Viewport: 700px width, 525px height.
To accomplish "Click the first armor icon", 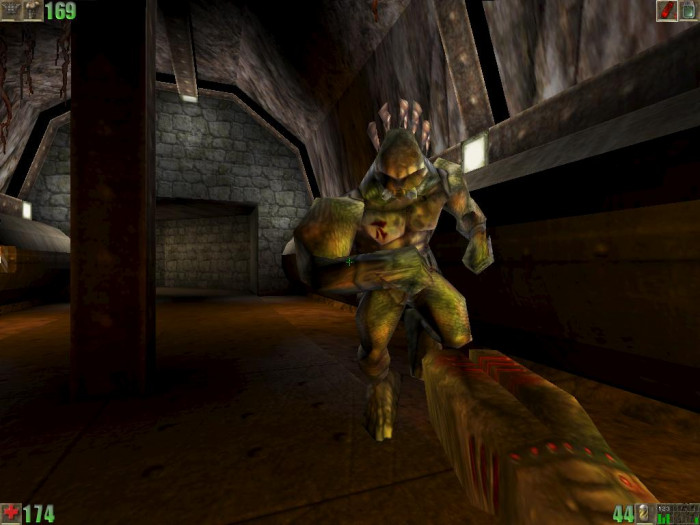I will [11, 10].
